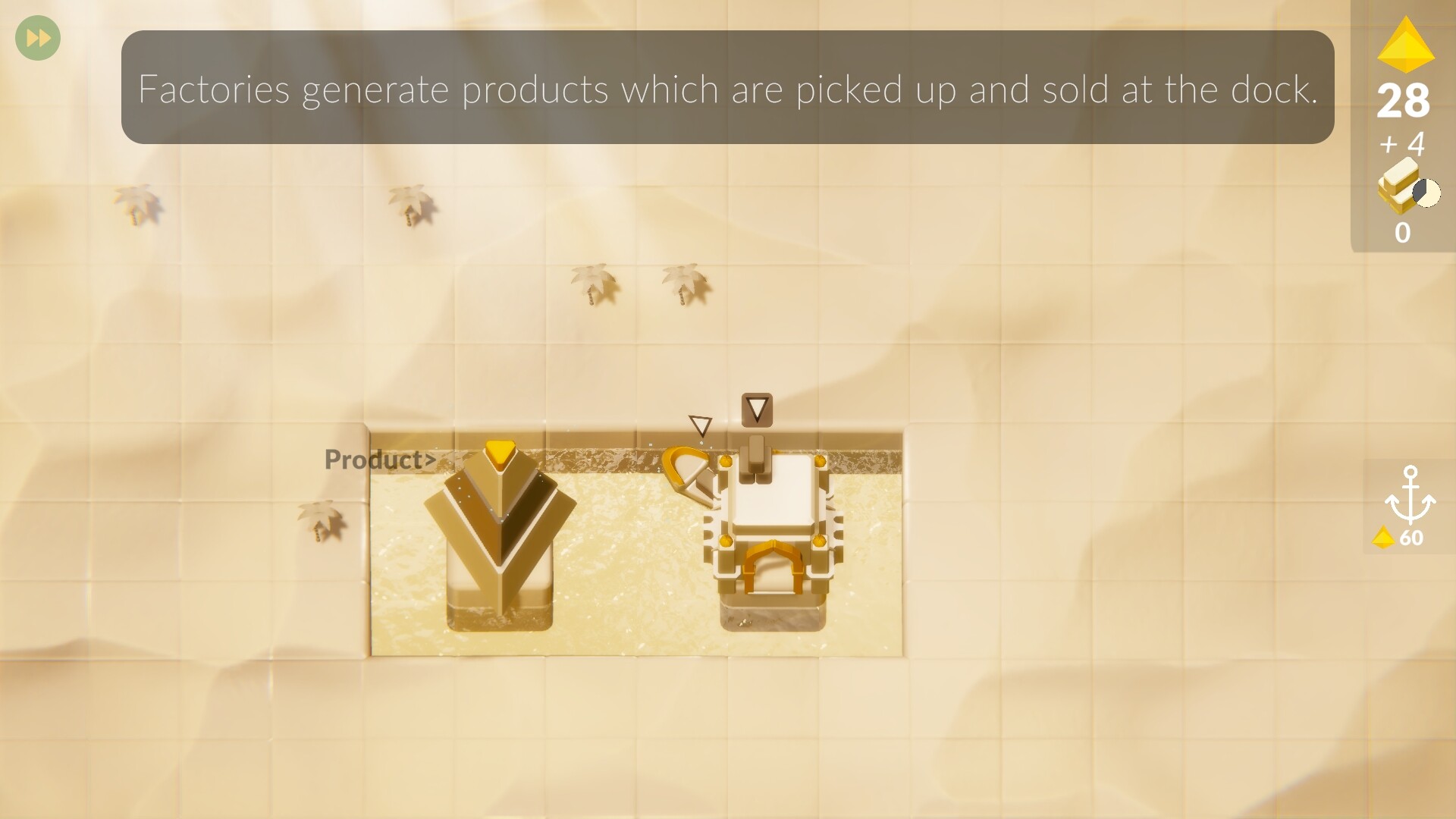This screenshot has width=1456, height=819.
Task: Click the dark triangle marker above the dock
Action: (x=758, y=410)
